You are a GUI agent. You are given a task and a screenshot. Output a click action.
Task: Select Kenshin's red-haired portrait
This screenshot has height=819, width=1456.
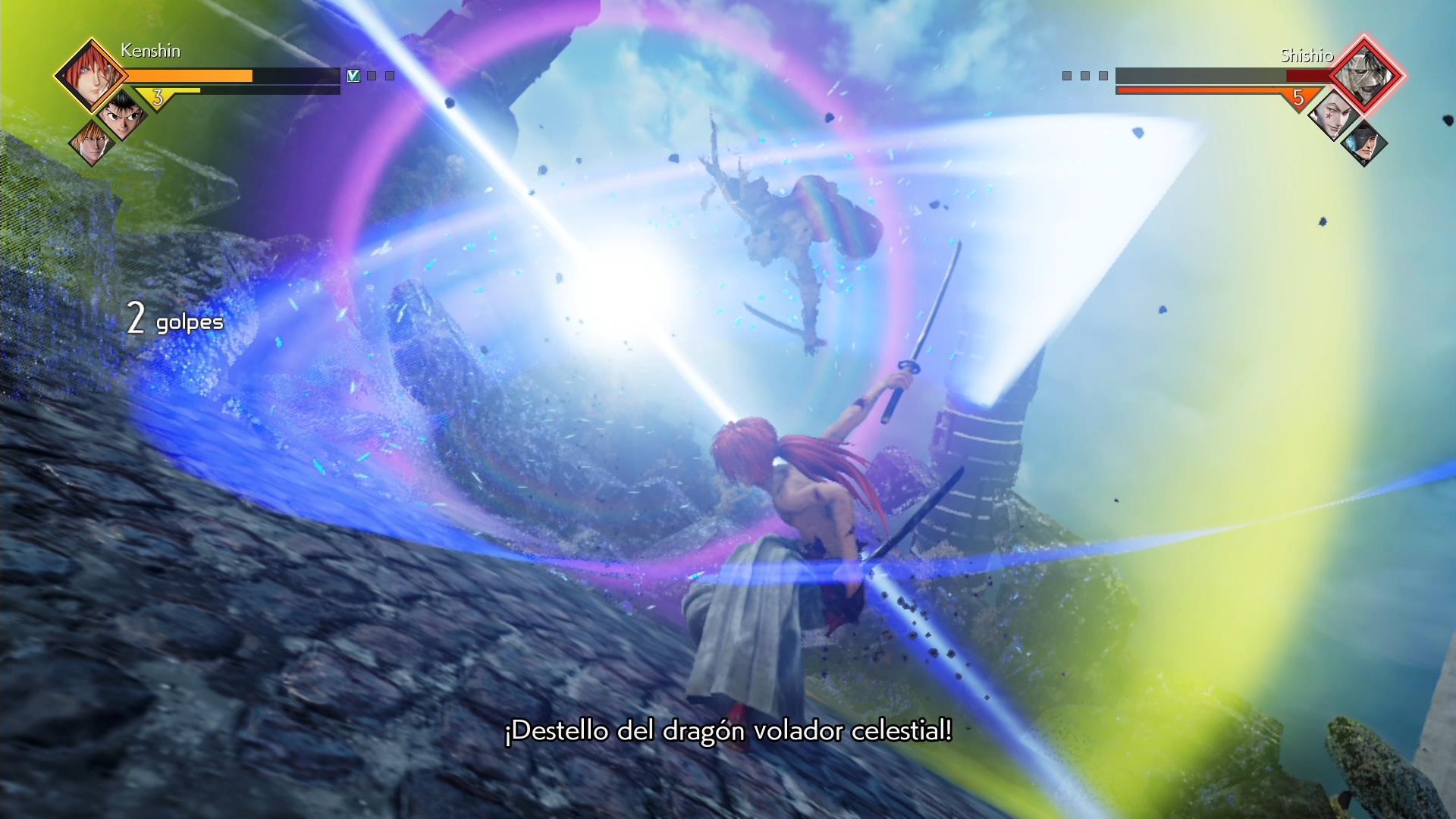(x=90, y=74)
